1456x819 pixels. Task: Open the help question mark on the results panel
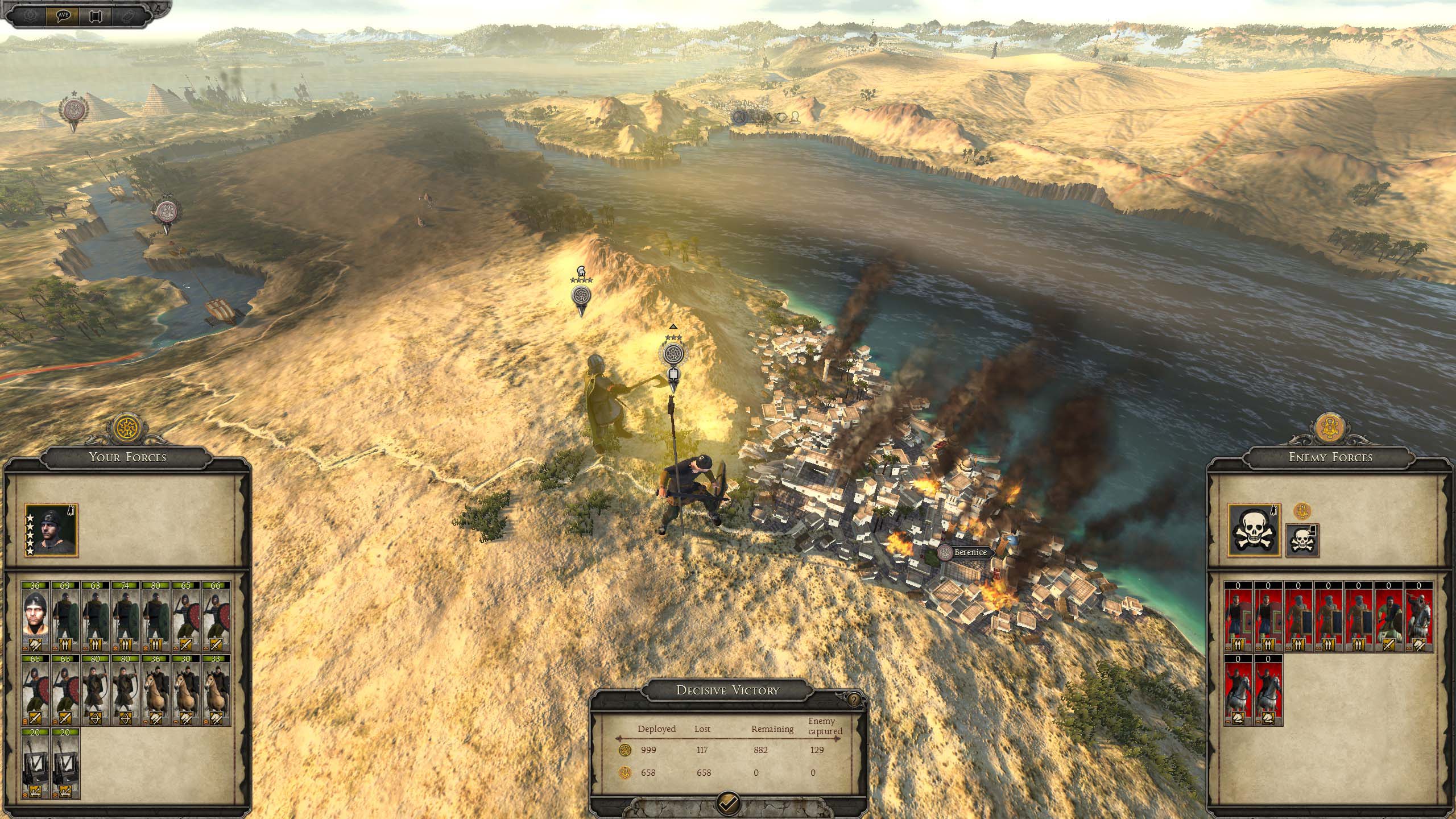point(853,700)
